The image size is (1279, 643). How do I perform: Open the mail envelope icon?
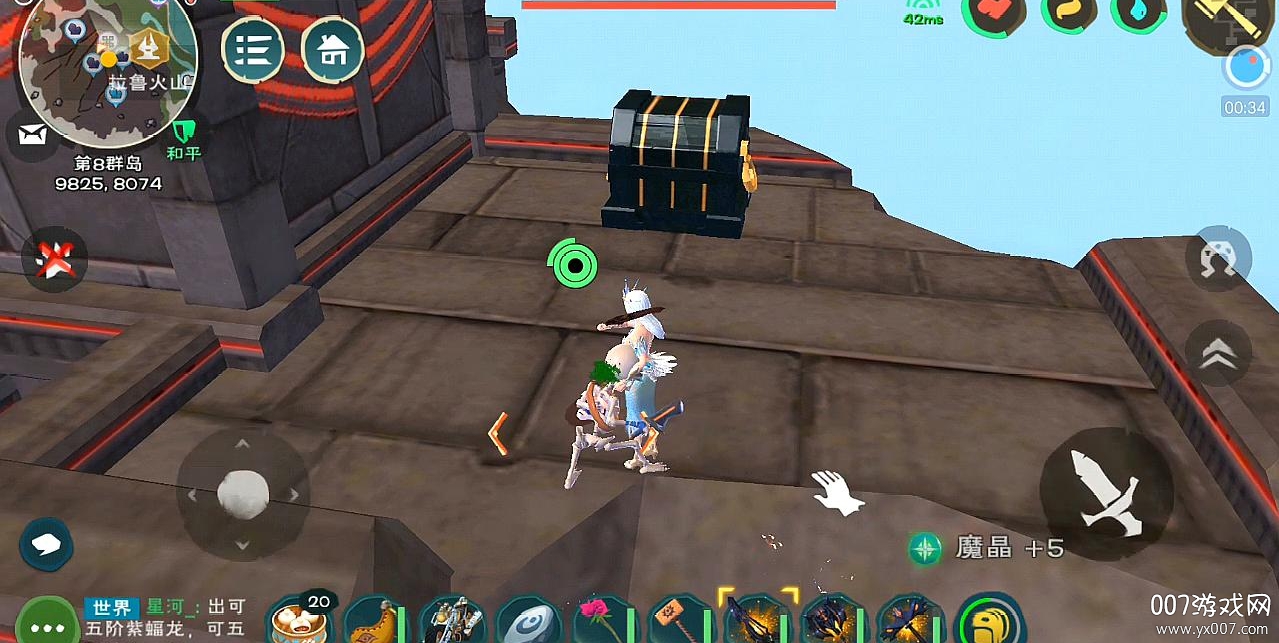[32, 135]
